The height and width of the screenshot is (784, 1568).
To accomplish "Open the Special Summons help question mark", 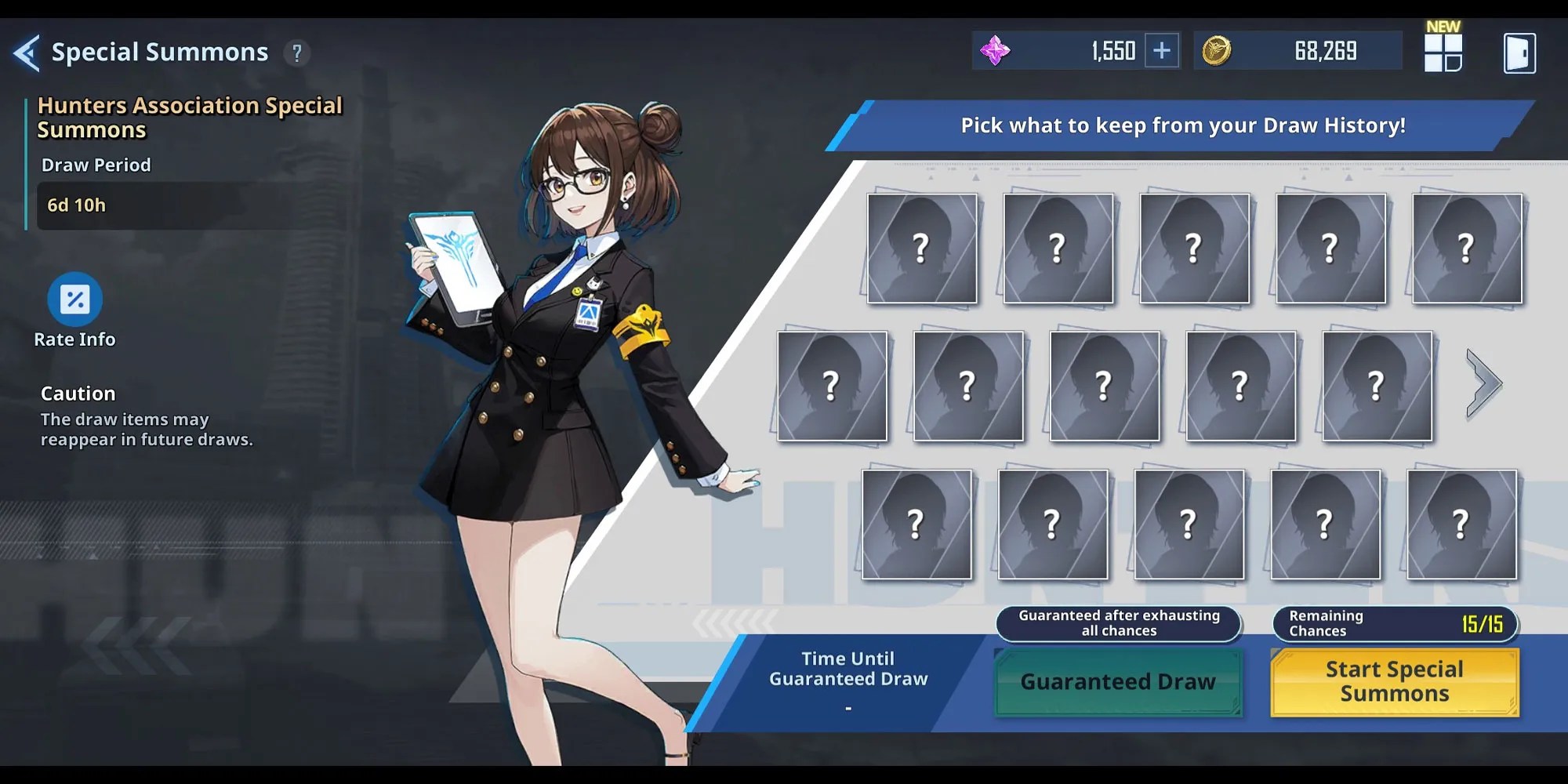I will [296, 53].
